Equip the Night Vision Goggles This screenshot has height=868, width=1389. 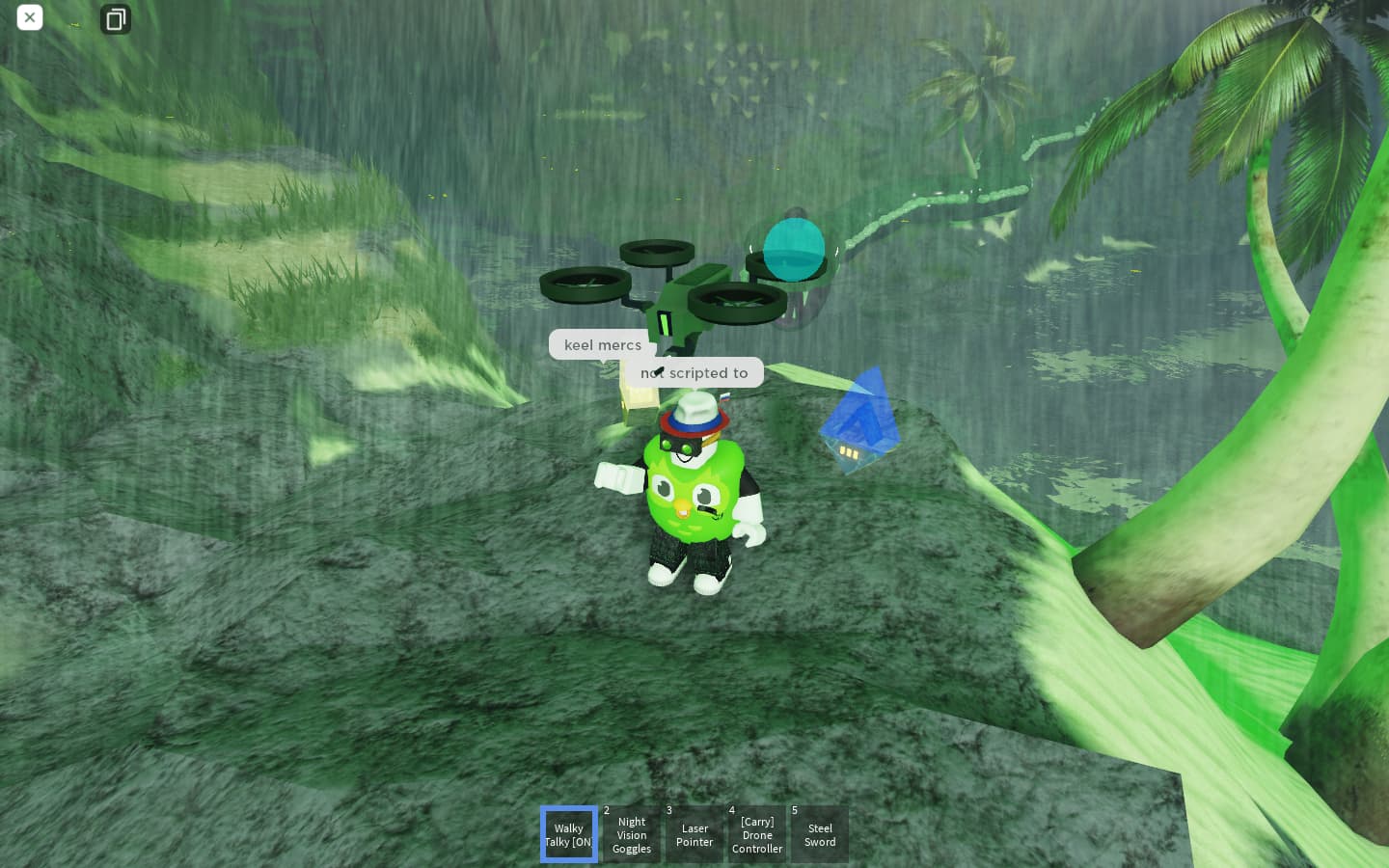632,834
